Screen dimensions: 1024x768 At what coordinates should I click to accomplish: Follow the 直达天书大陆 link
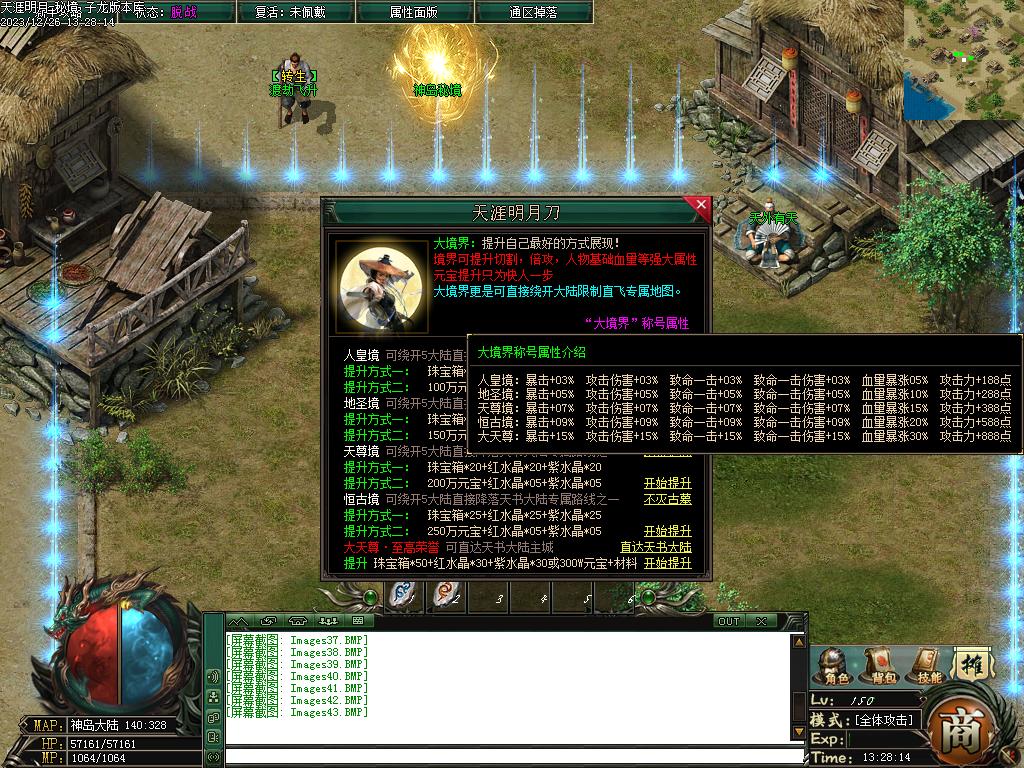click(x=655, y=547)
